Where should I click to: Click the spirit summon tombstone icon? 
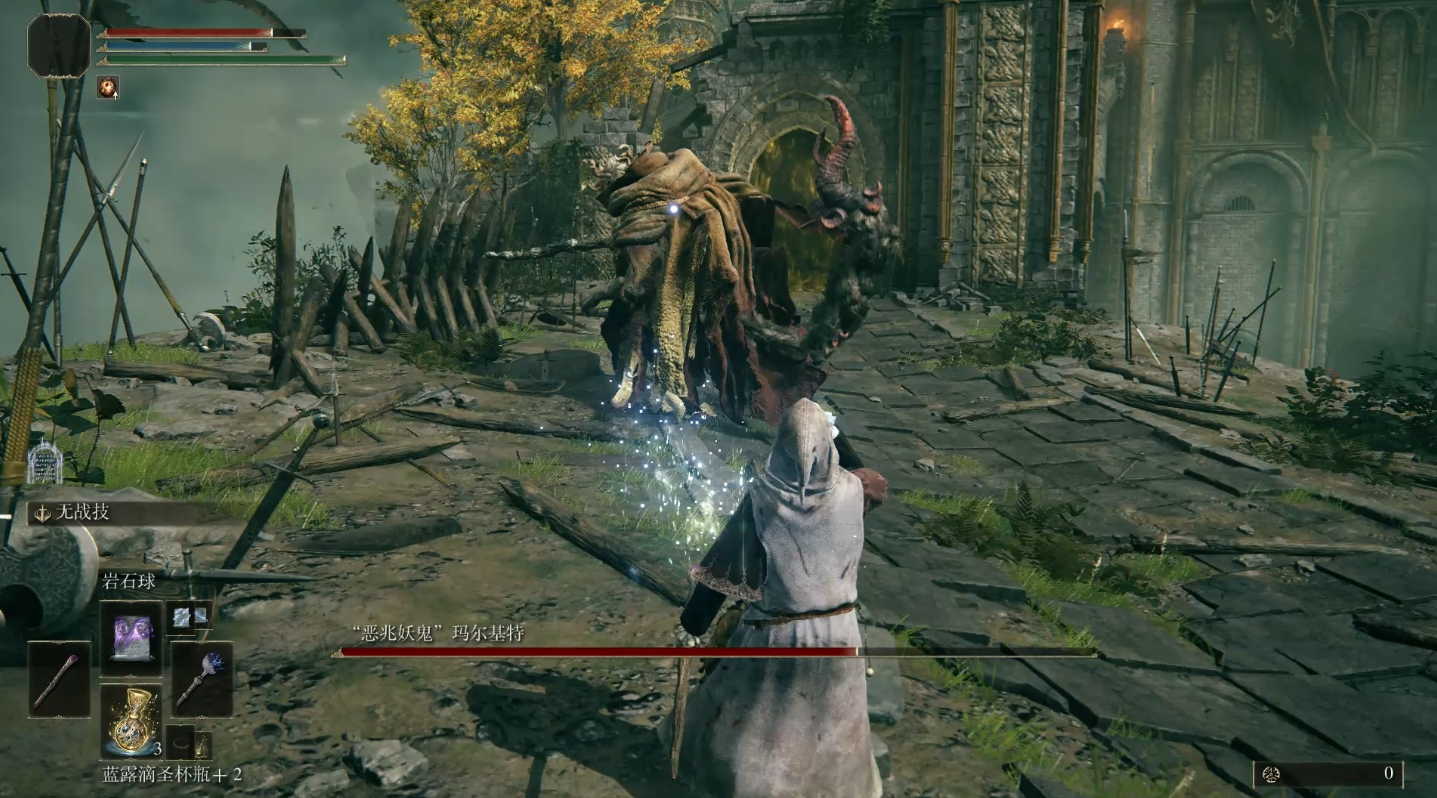coord(44,463)
